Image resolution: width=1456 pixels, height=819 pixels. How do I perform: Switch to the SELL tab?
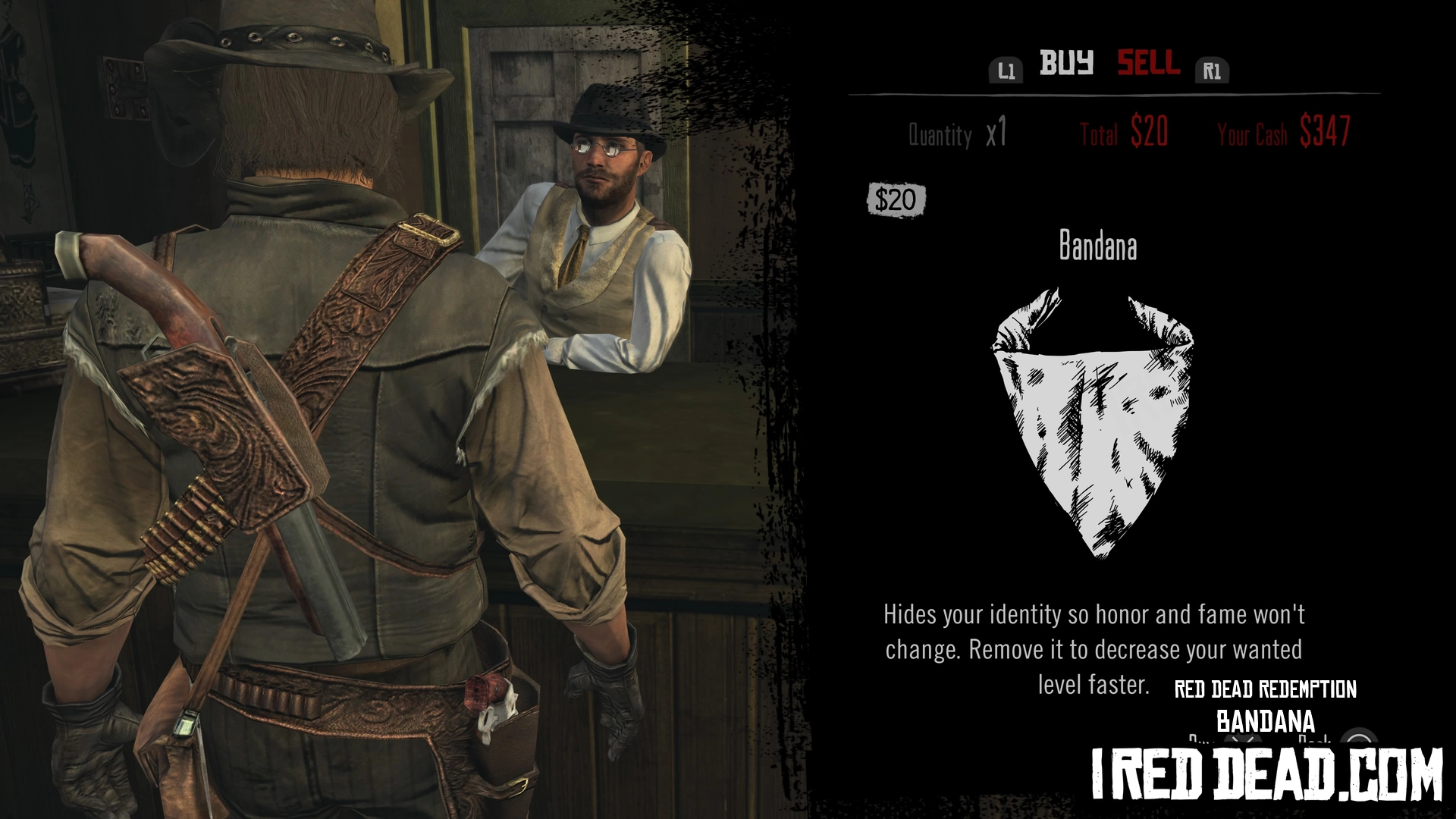[1148, 63]
